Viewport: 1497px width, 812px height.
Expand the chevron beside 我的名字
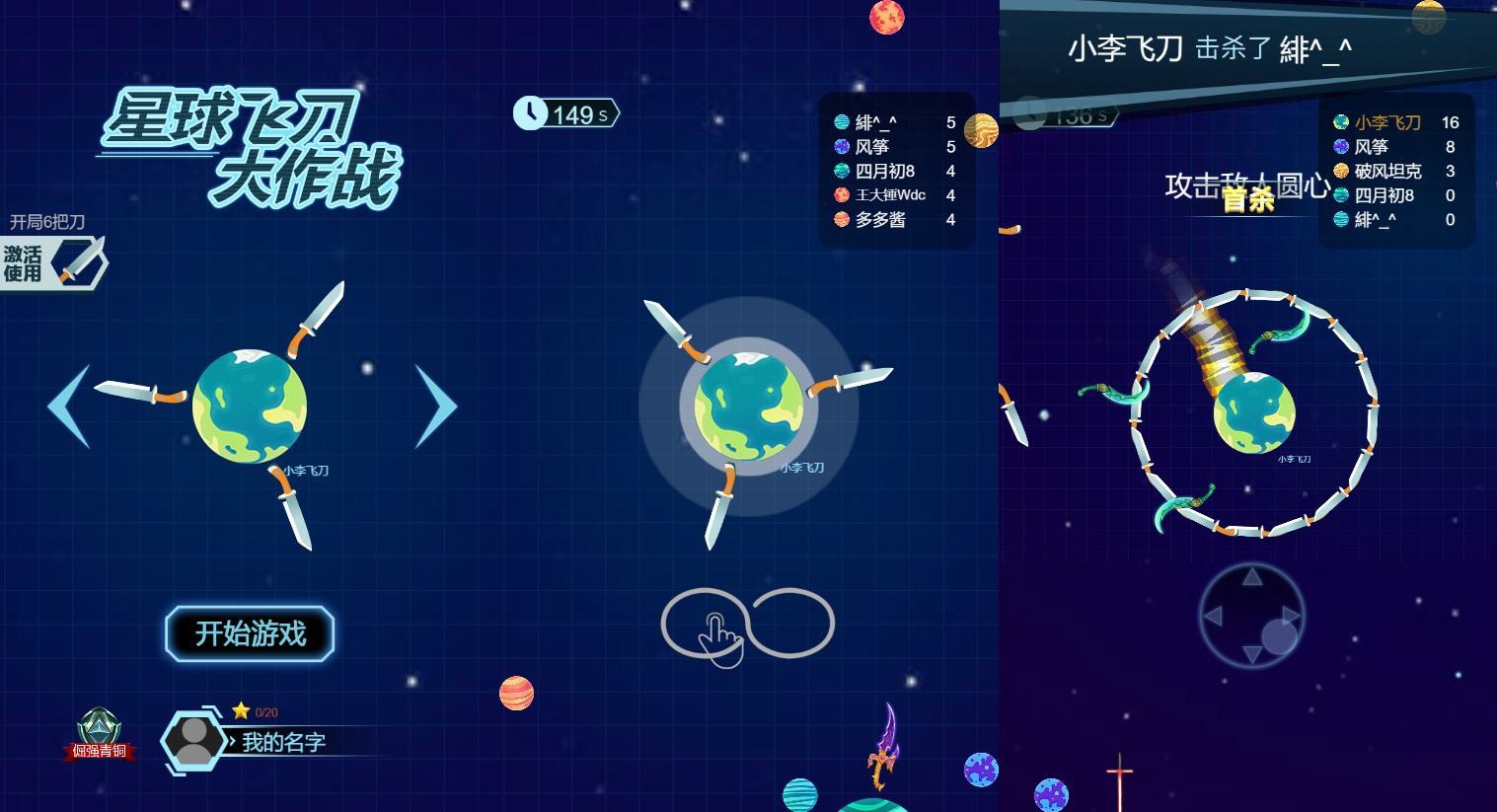pyautogui.click(x=234, y=743)
